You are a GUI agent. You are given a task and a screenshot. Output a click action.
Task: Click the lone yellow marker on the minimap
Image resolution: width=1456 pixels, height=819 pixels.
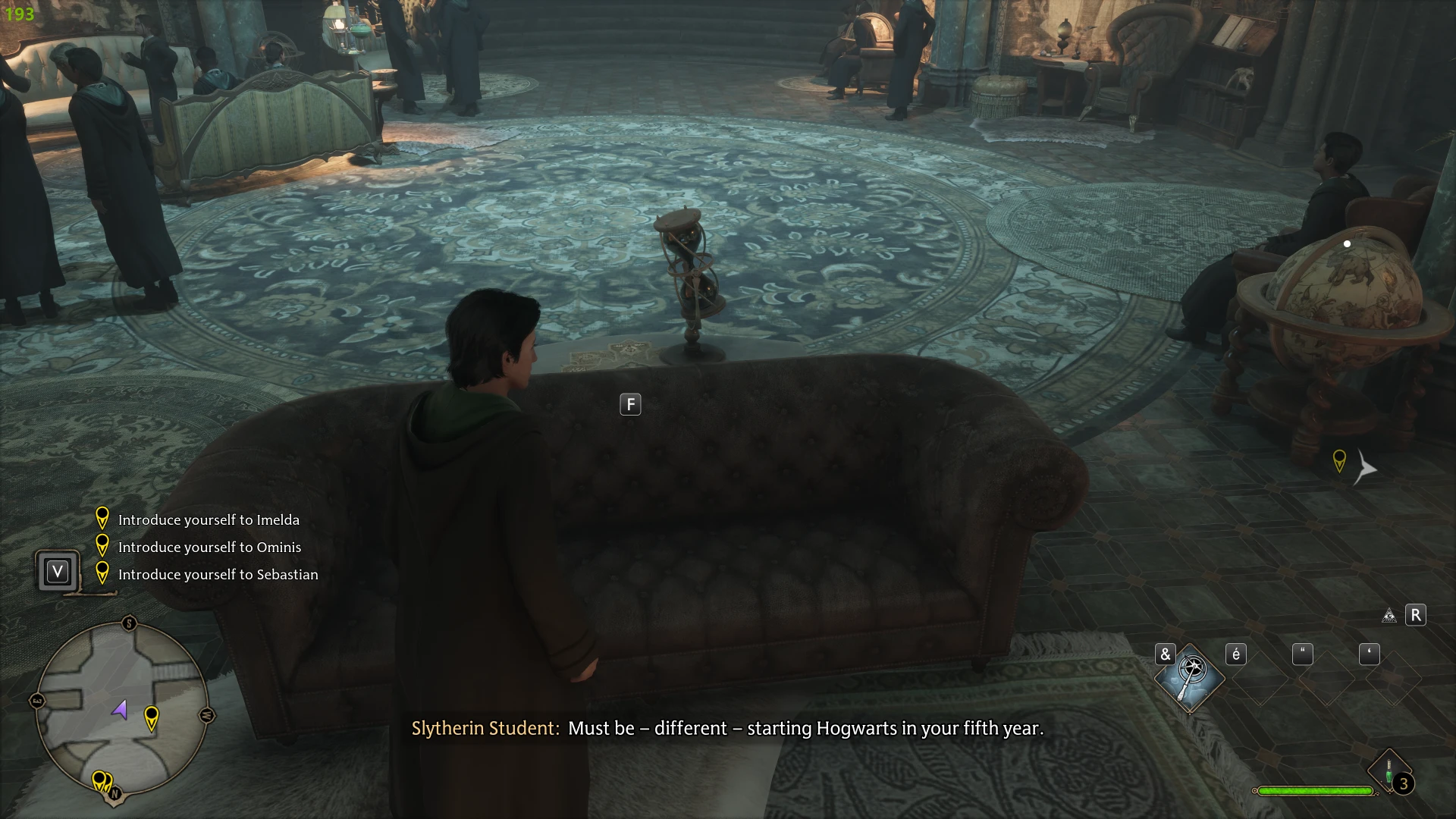(152, 716)
